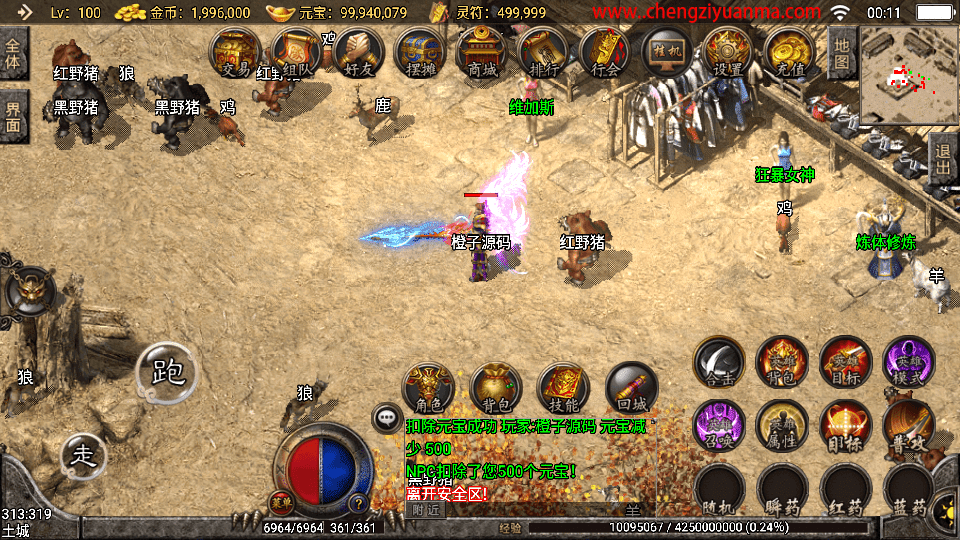Activate the 普攻 basic attack
The width and height of the screenshot is (960, 540).
pos(908,426)
